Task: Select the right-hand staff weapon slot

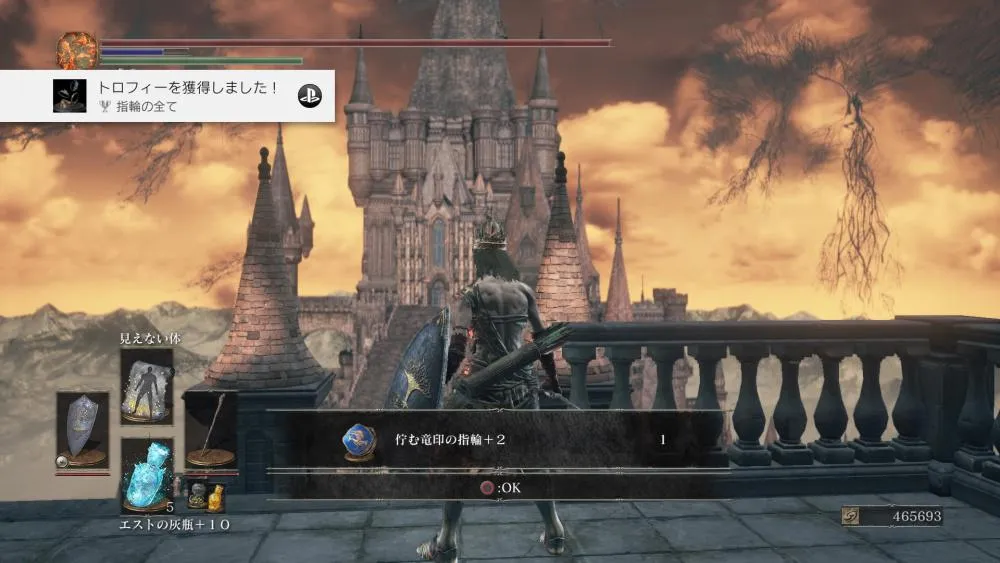Action: pyautogui.click(x=211, y=430)
